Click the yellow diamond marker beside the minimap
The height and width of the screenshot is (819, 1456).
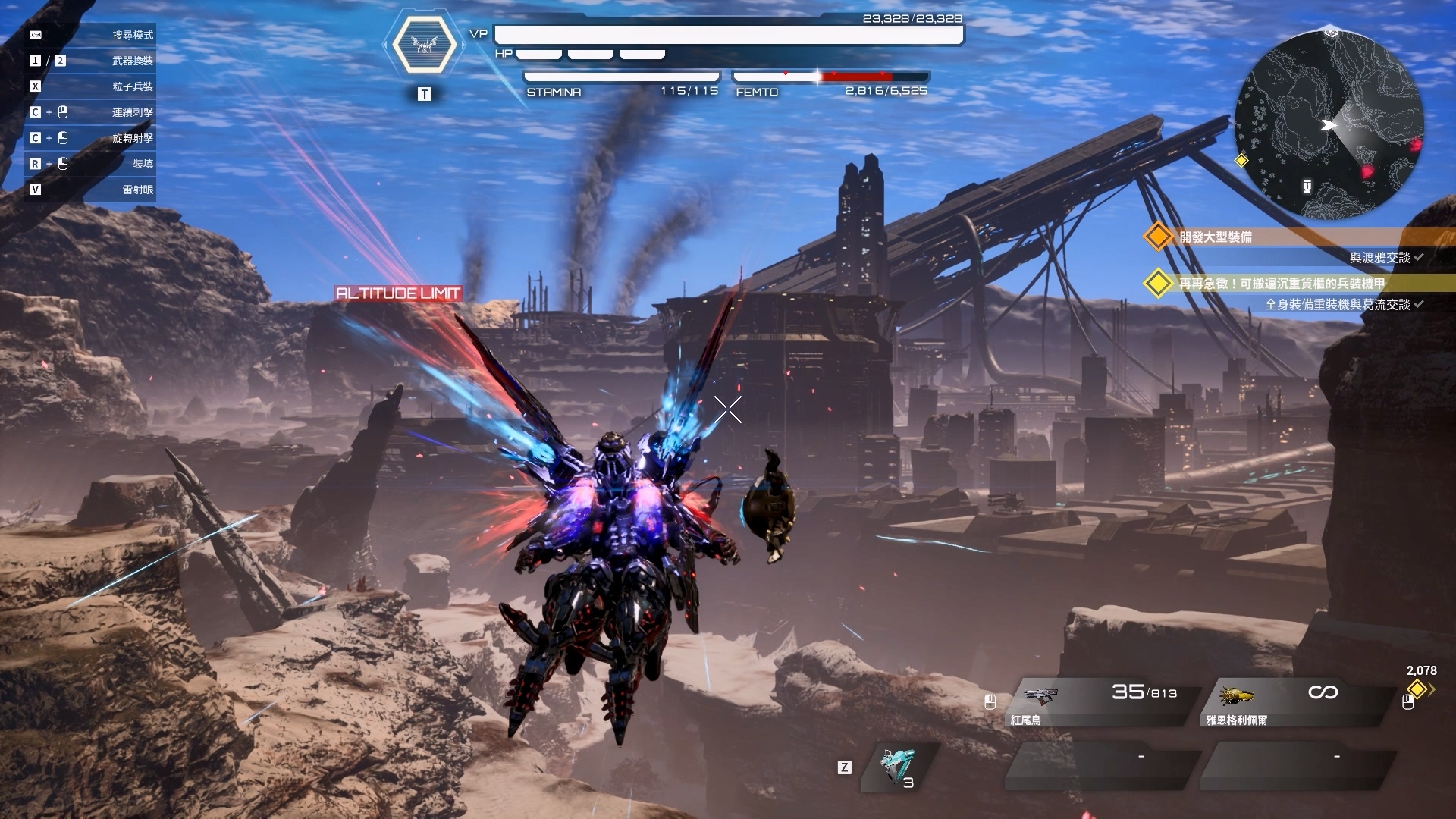tap(1241, 161)
